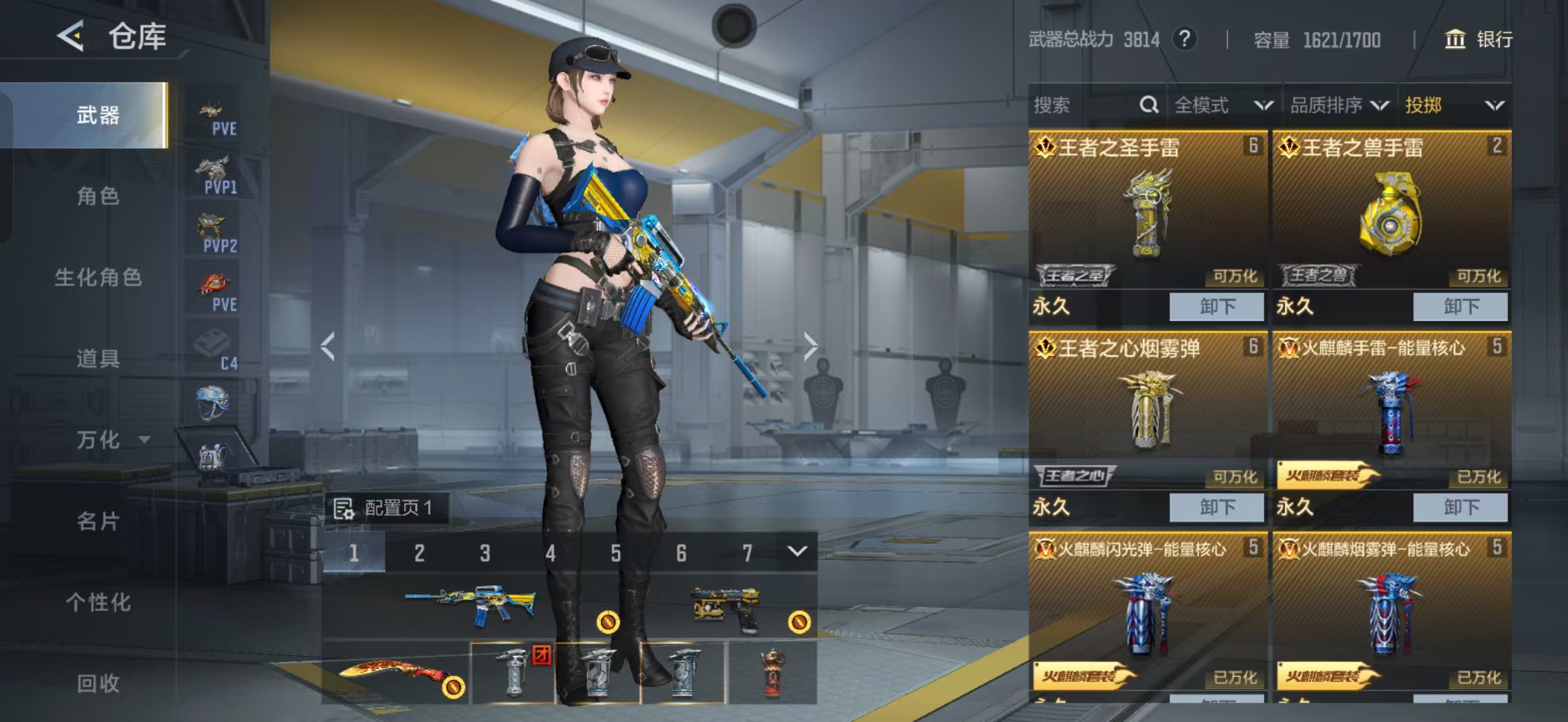Open the 品质排序 sort dropdown
Screen dimensions: 1568x722
click(x=1339, y=105)
